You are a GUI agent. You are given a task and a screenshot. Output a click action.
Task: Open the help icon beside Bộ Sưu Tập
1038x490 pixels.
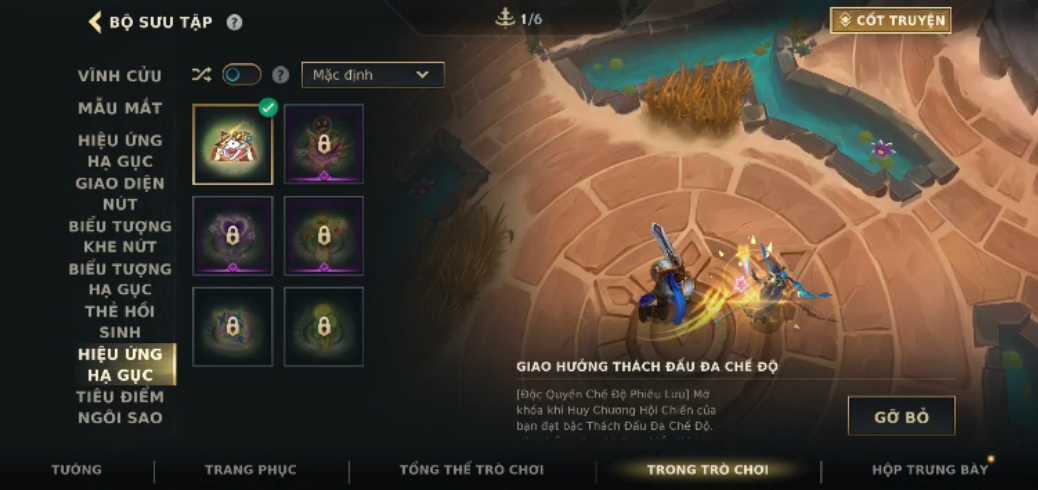(234, 22)
